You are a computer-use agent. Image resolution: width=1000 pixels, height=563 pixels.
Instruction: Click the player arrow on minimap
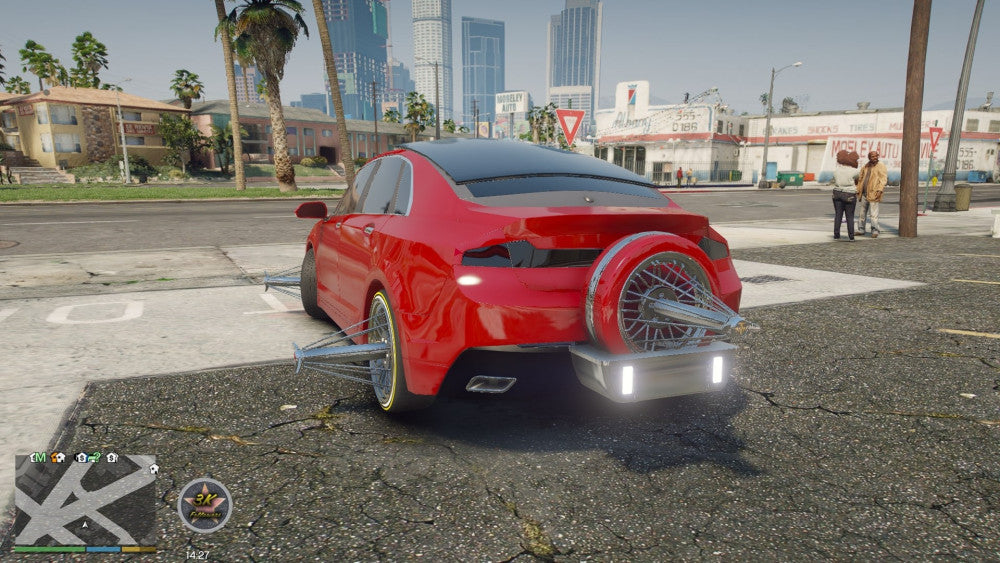coord(85,524)
